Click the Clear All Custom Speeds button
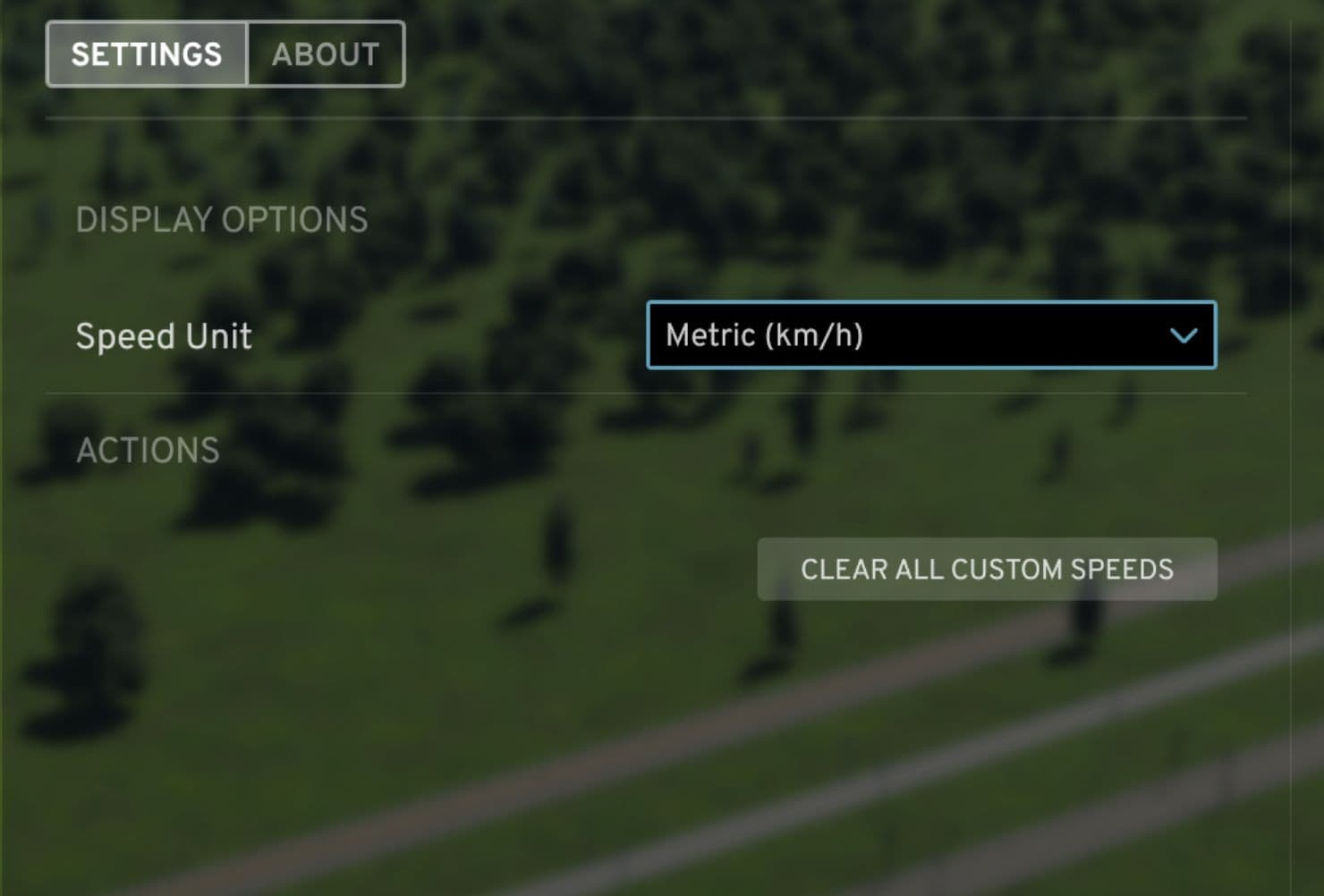 point(987,570)
